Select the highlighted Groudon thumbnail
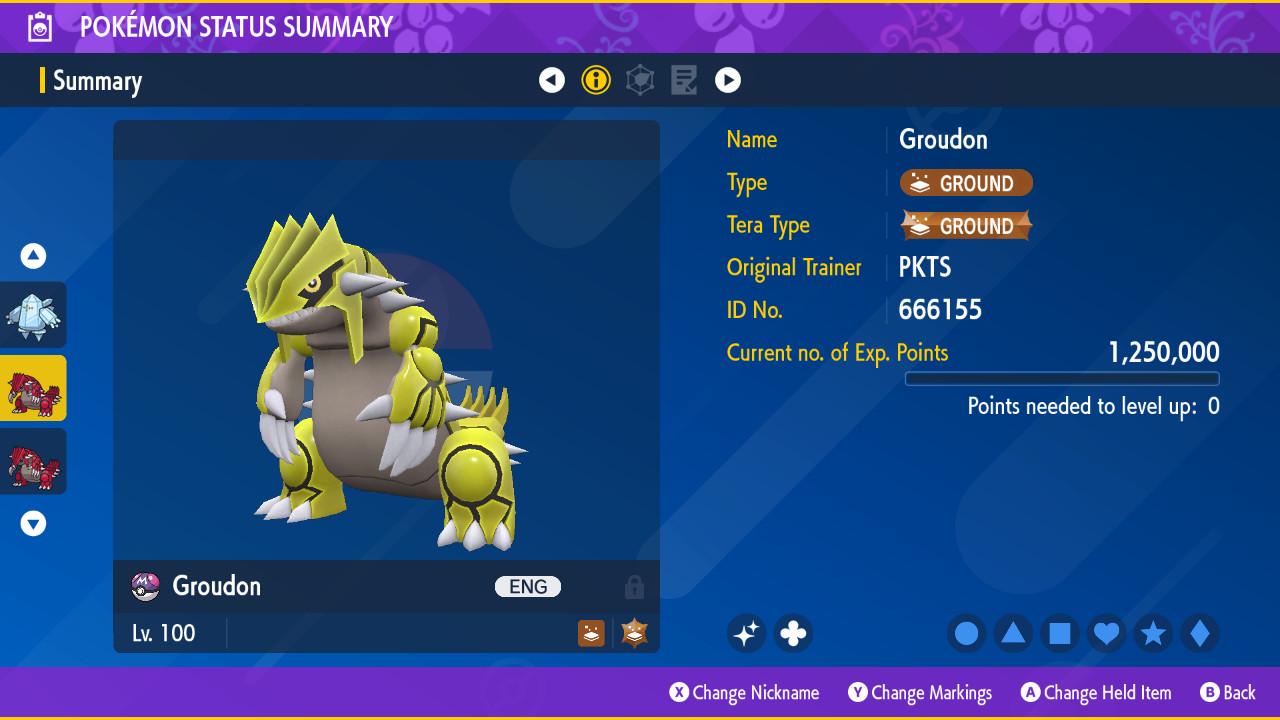Screen dimensions: 1280x720 (33, 388)
